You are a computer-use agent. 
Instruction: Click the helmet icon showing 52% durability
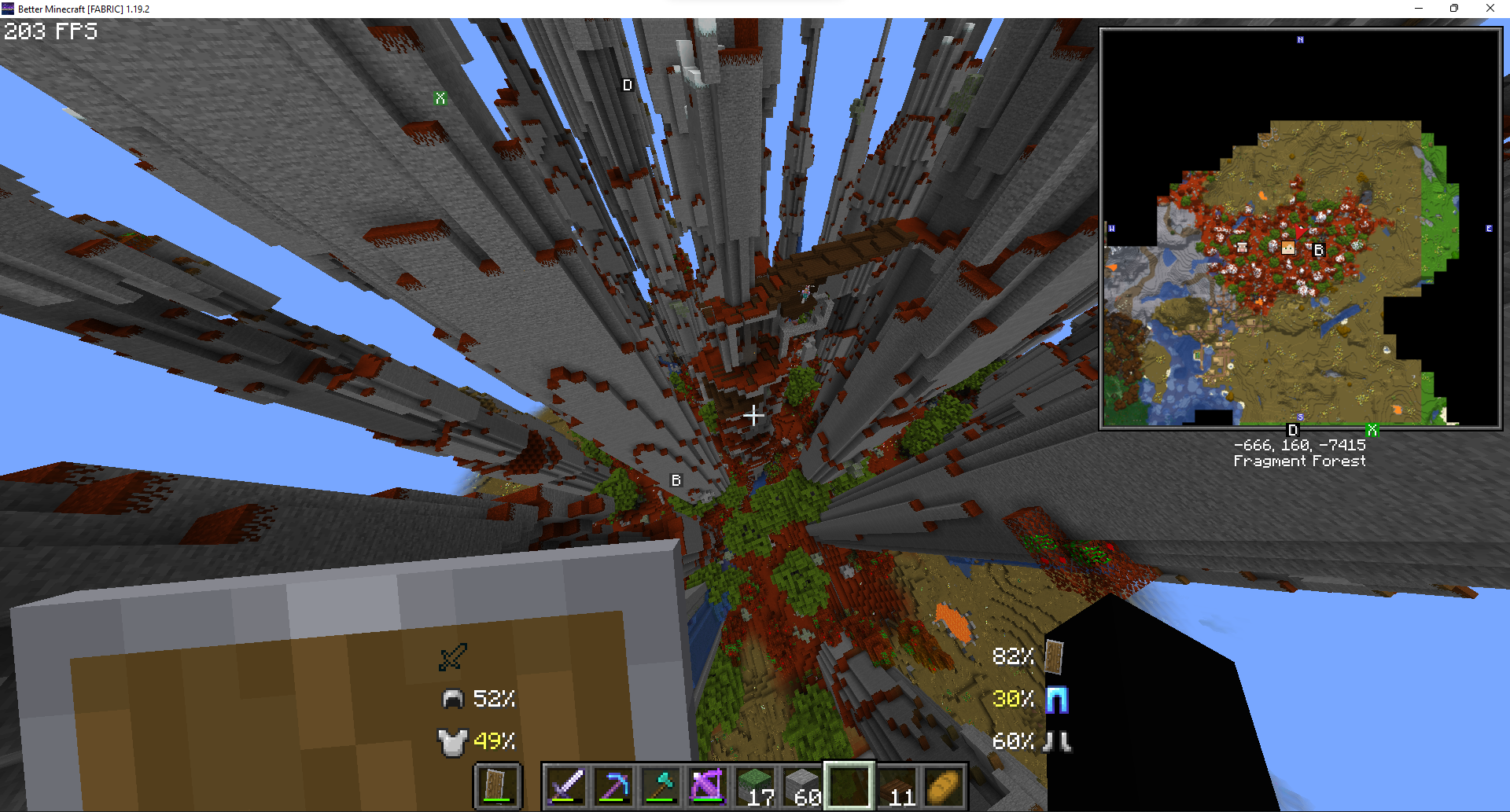[452, 698]
